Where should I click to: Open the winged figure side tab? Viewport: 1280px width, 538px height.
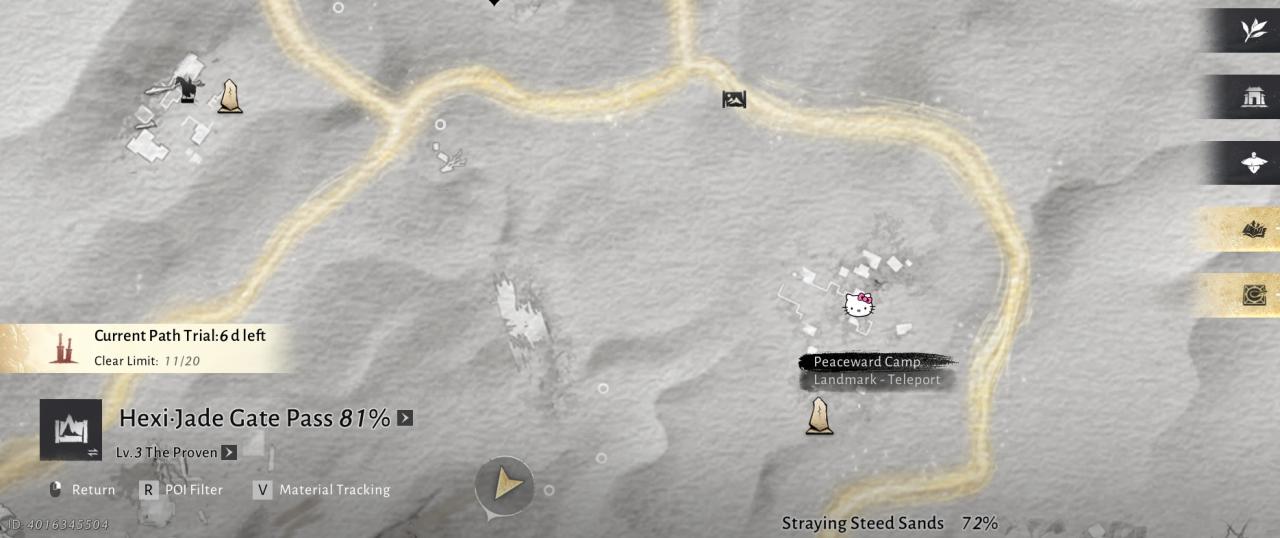tap(1253, 163)
